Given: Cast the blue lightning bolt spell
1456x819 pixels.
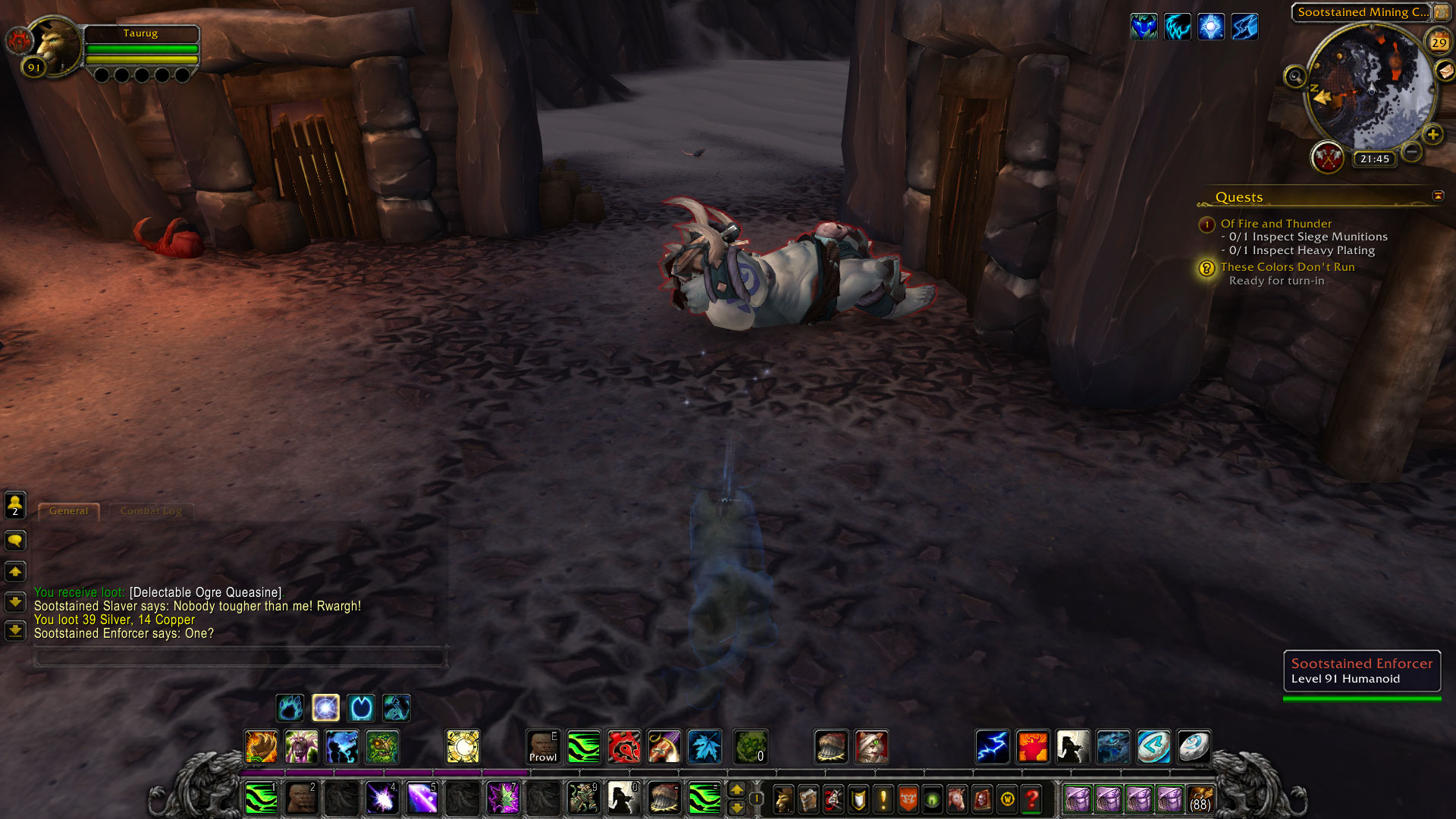Looking at the screenshot, I should [x=992, y=747].
